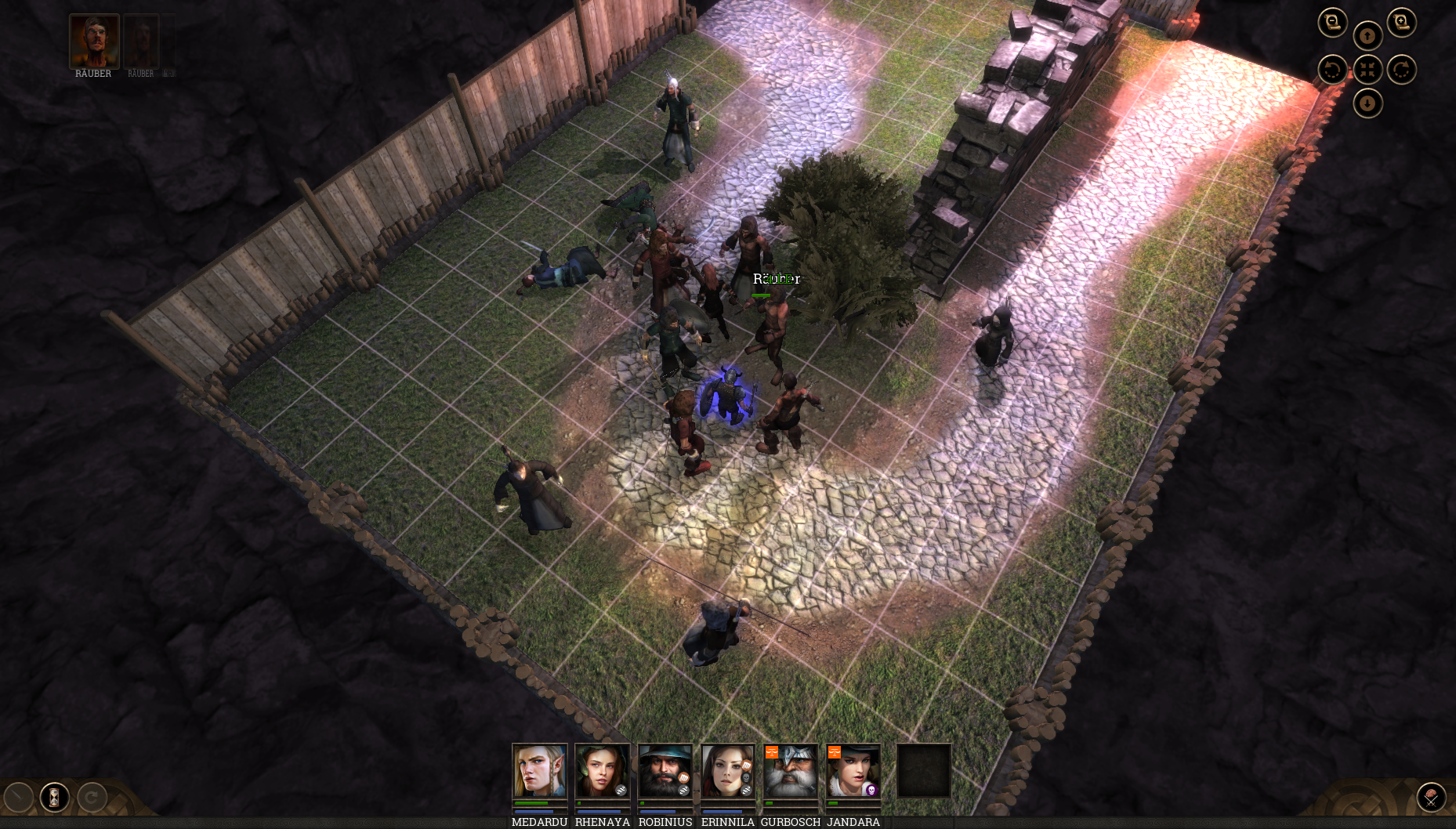This screenshot has height=829, width=1456.
Task: Click the active Räuber turn-order portrait
Action: click(x=94, y=41)
